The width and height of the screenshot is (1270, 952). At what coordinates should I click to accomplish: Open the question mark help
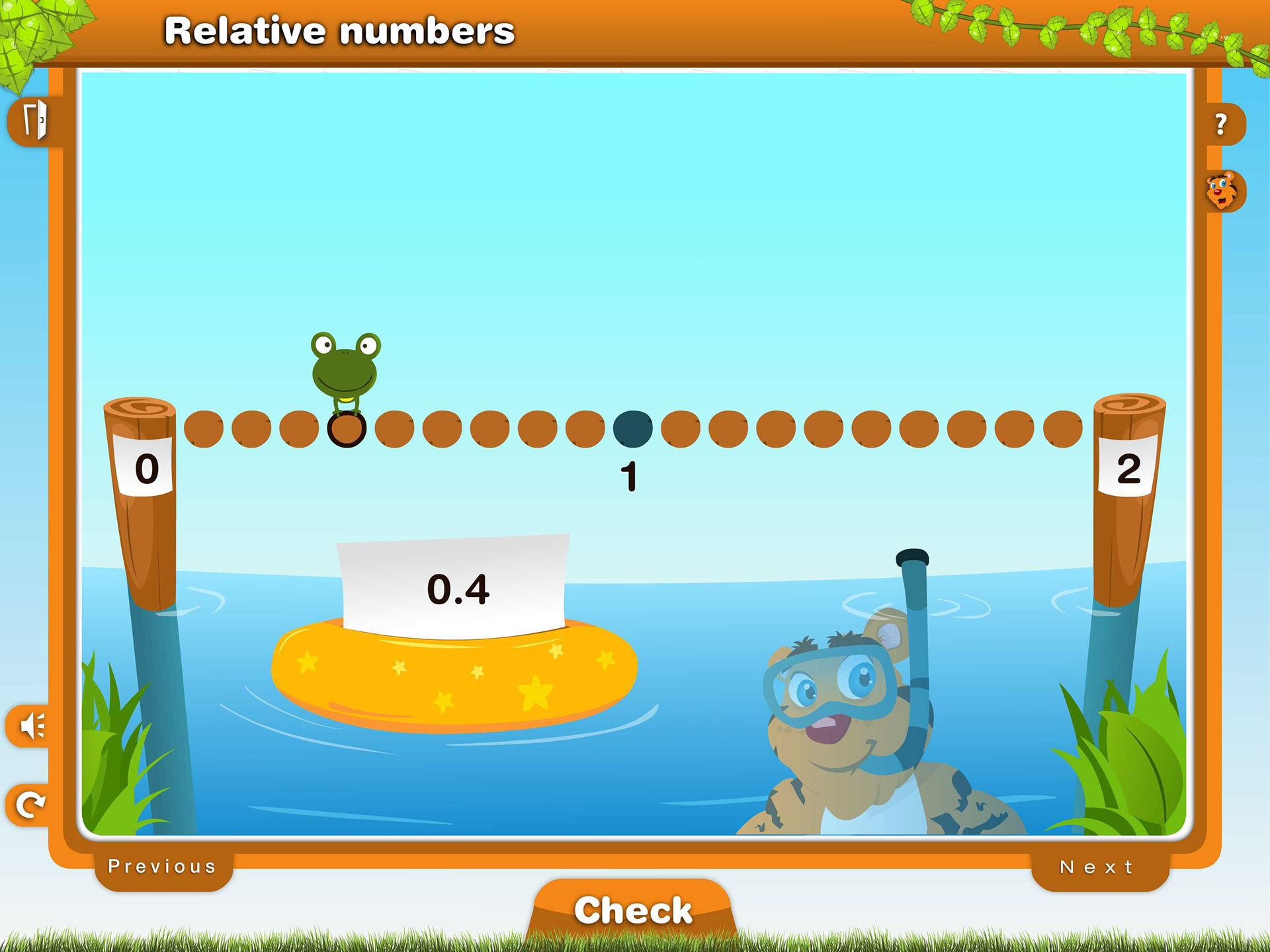pyautogui.click(x=1222, y=124)
